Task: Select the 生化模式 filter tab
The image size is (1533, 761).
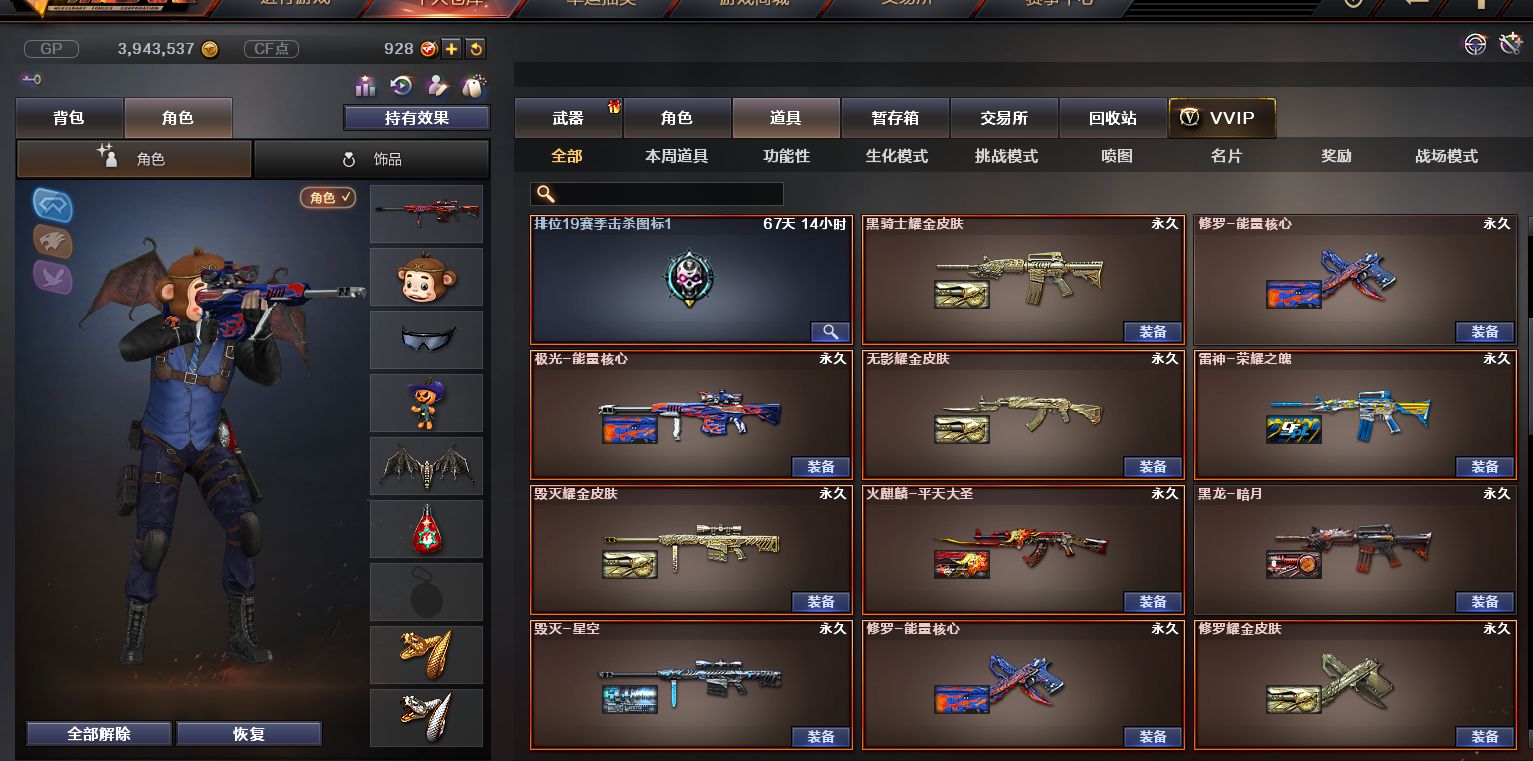Action: [895, 155]
